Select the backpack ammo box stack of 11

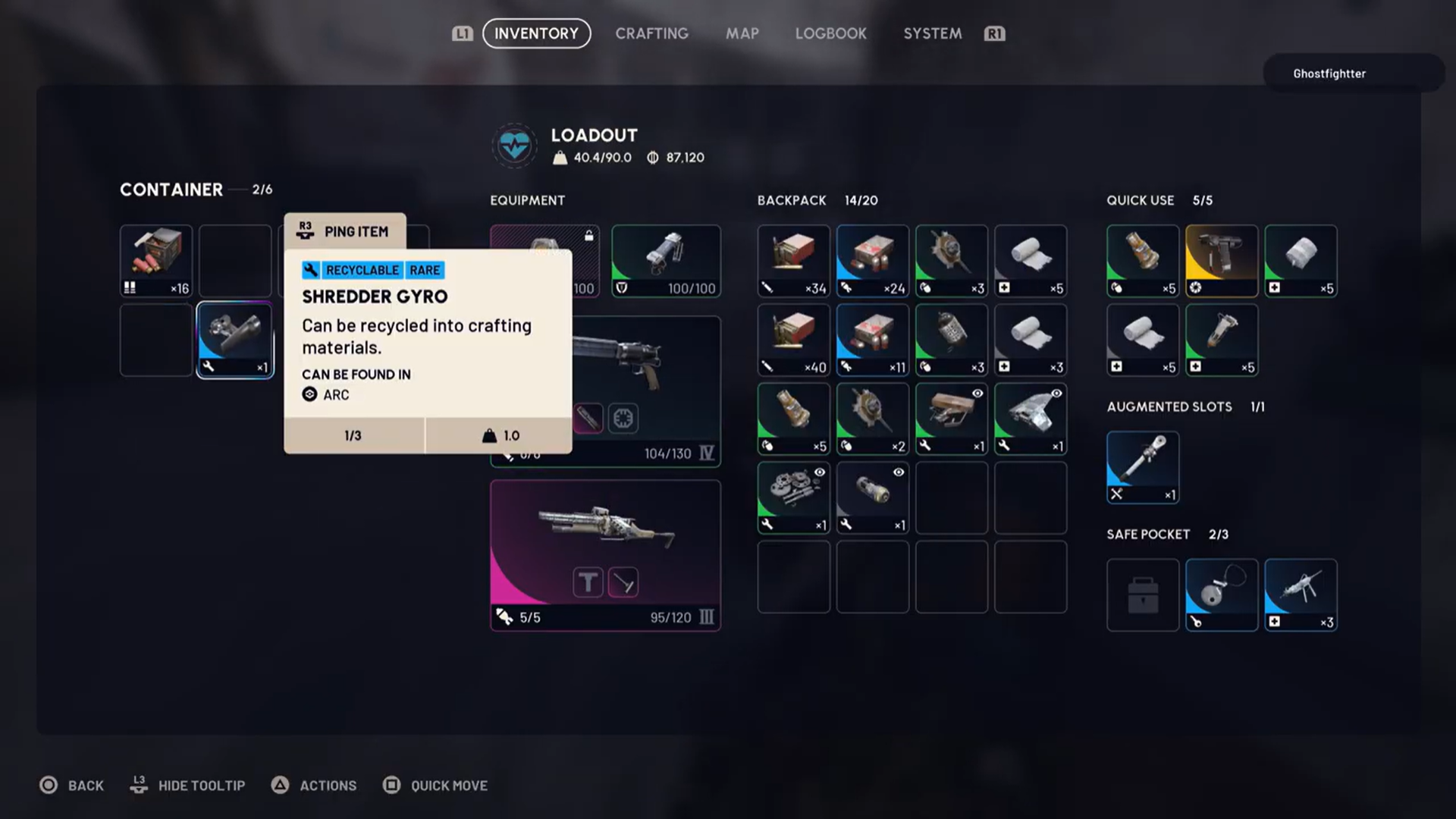tap(872, 339)
